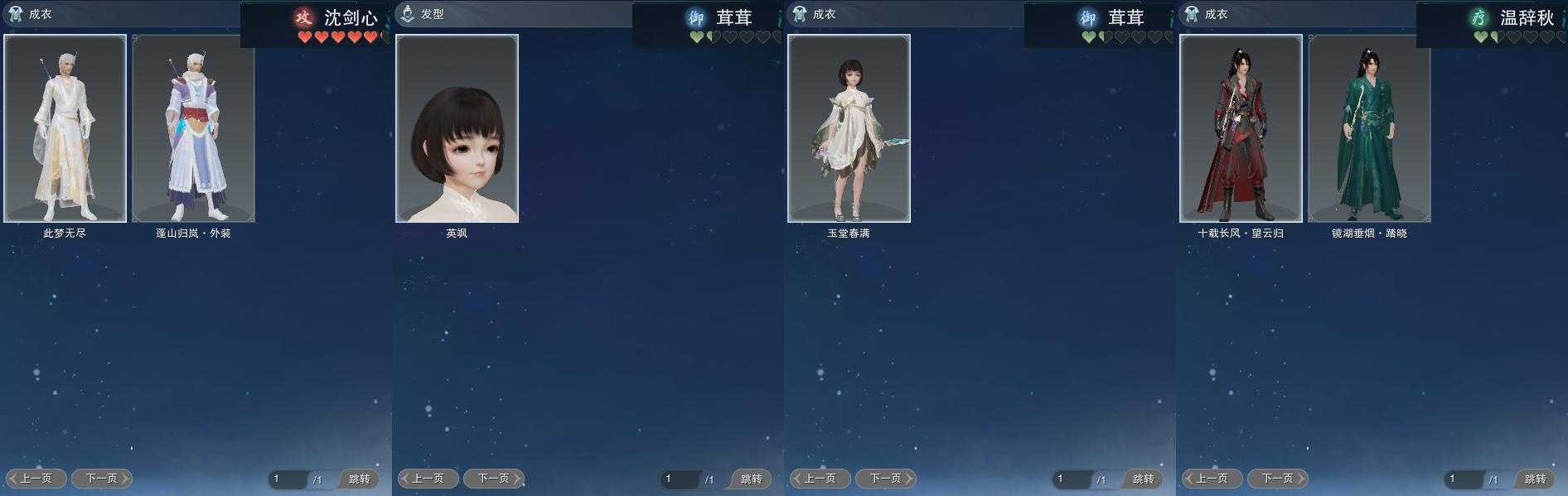
Task: Click 跳转 in 温辞秋's outfit panel
Action: pyautogui.click(x=1535, y=479)
